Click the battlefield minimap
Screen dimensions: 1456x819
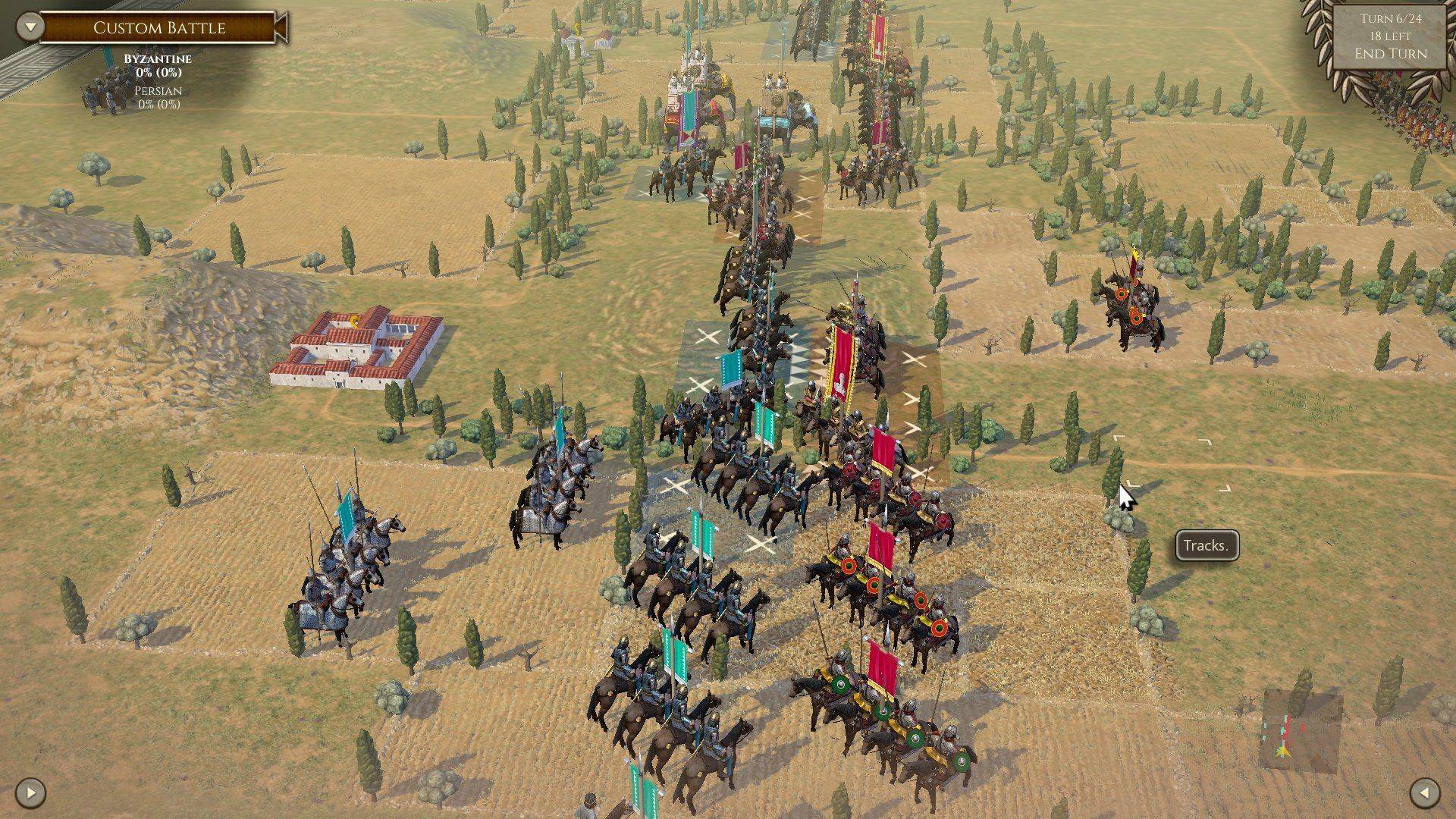tap(1300, 731)
